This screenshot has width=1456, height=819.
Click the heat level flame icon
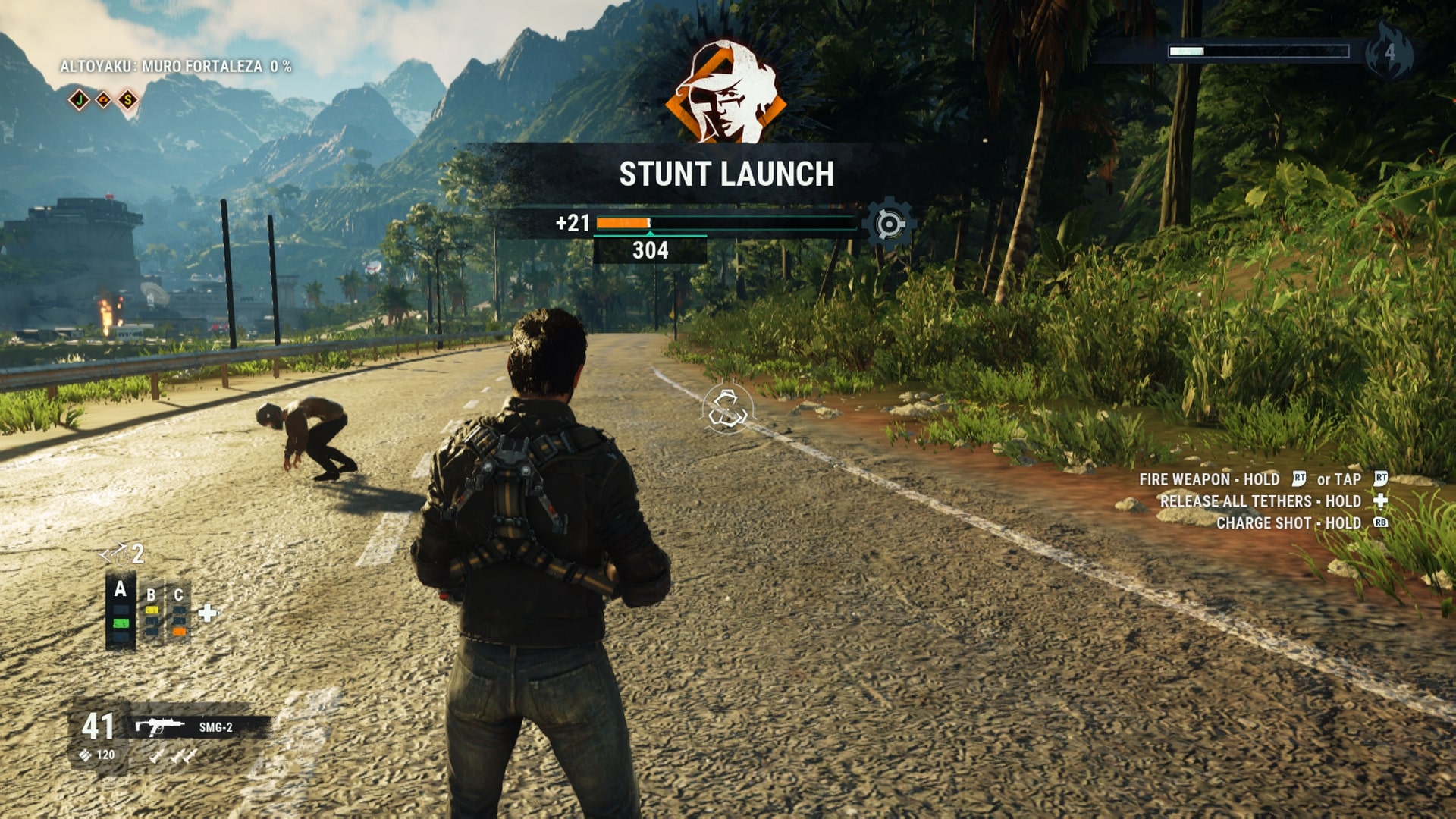pos(1389,52)
